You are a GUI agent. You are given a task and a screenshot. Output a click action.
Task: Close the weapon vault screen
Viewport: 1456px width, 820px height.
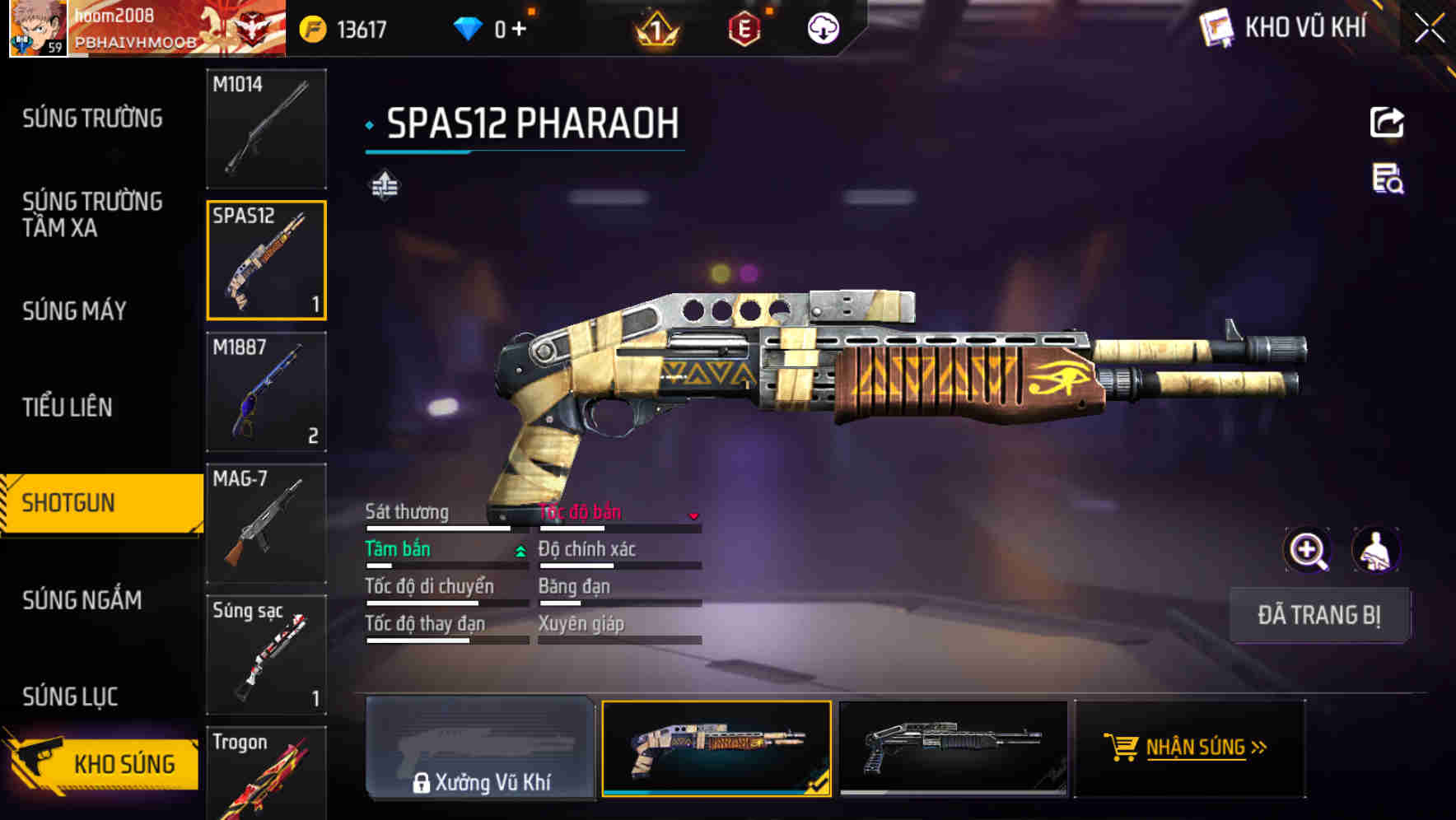[1429, 29]
